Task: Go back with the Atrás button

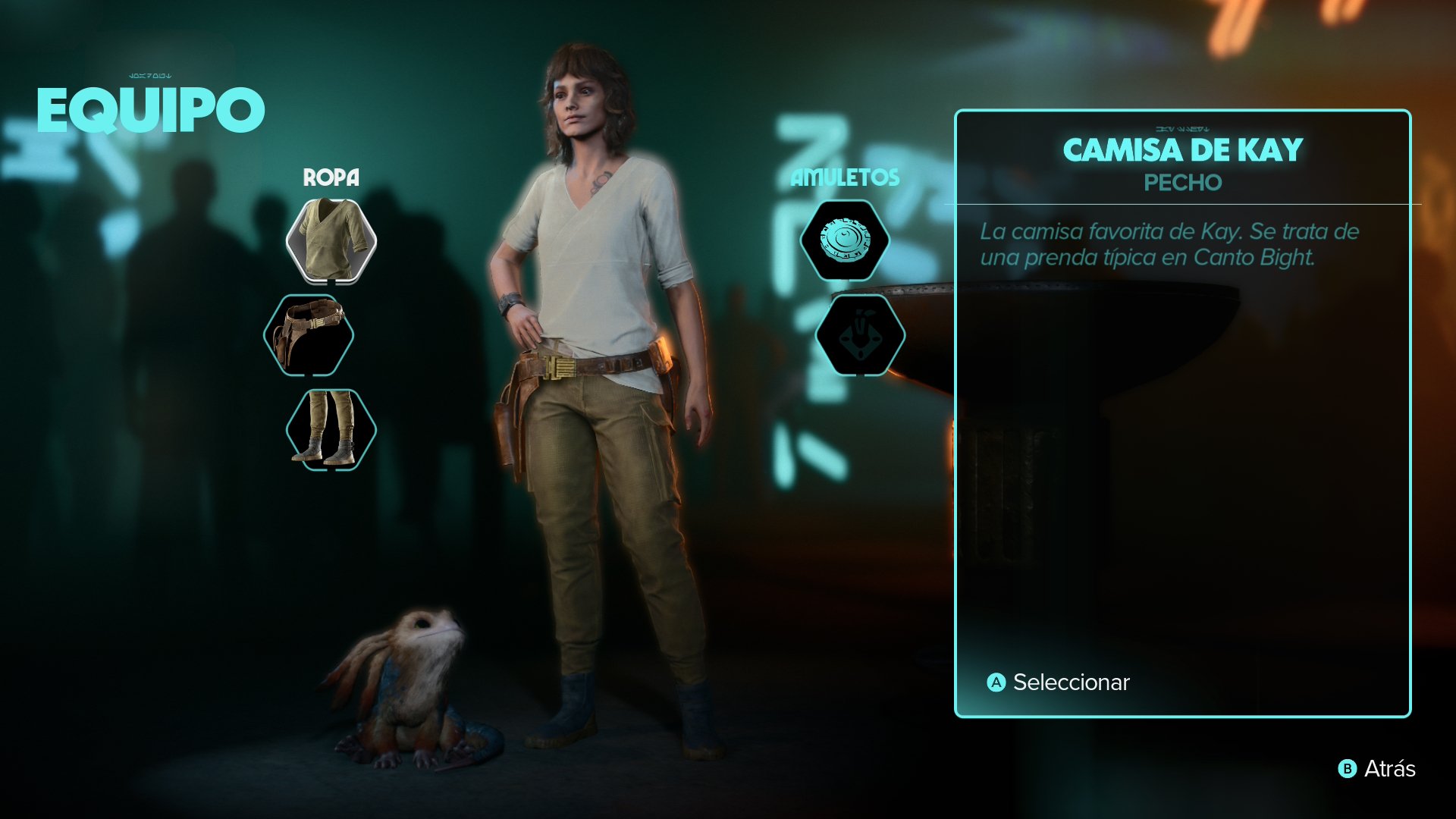Action: click(1377, 769)
